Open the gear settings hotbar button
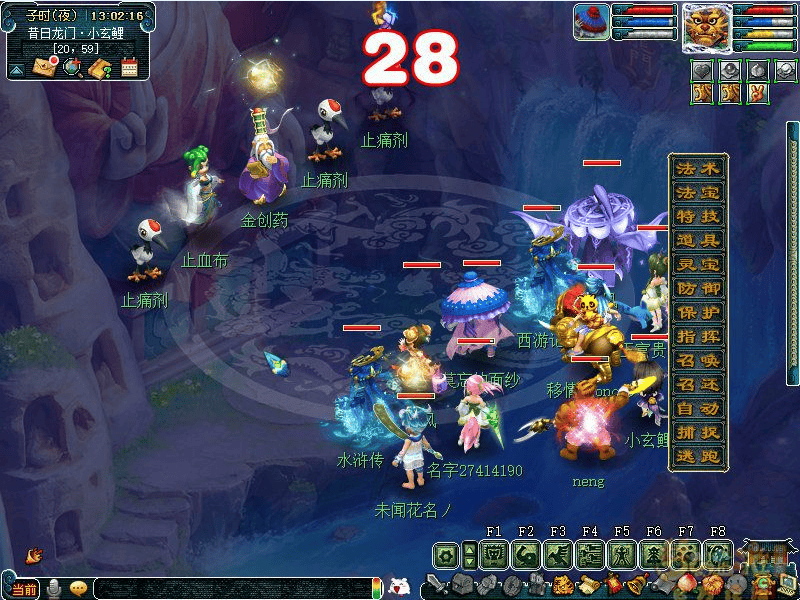The image size is (800, 600). click(x=446, y=555)
